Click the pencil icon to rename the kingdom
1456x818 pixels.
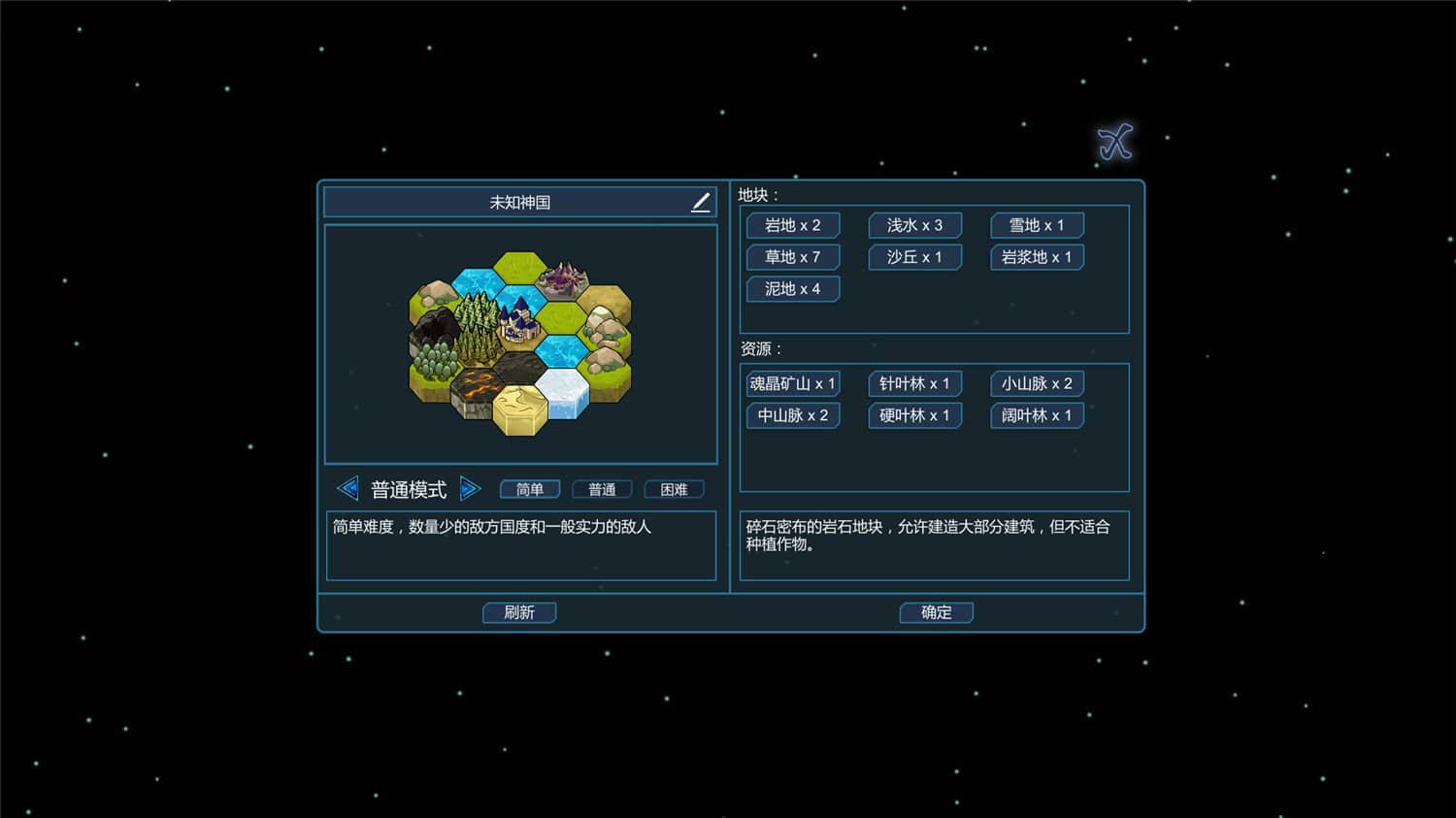click(x=700, y=202)
